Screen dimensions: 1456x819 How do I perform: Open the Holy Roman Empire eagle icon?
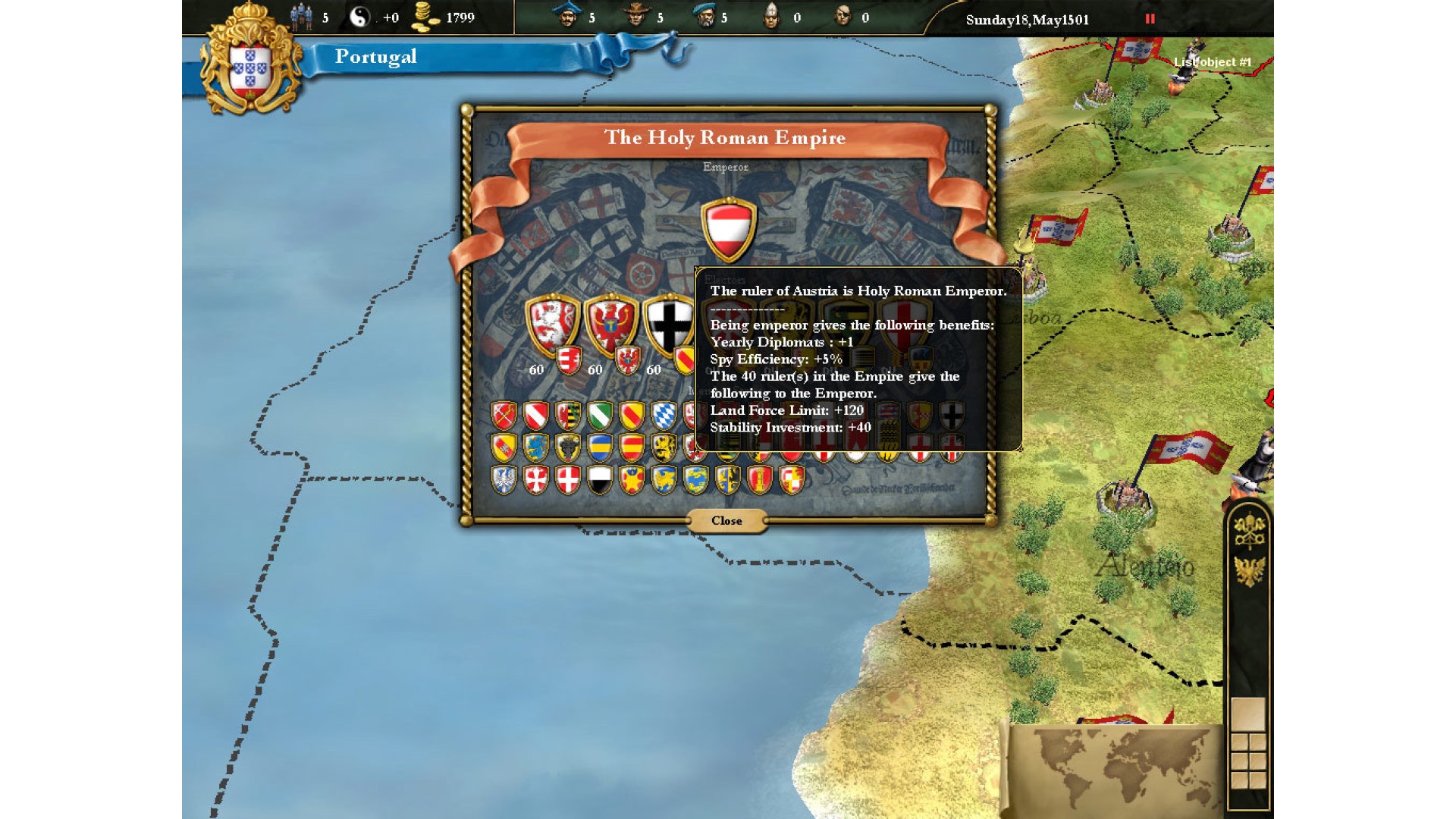pyautogui.click(x=1249, y=571)
